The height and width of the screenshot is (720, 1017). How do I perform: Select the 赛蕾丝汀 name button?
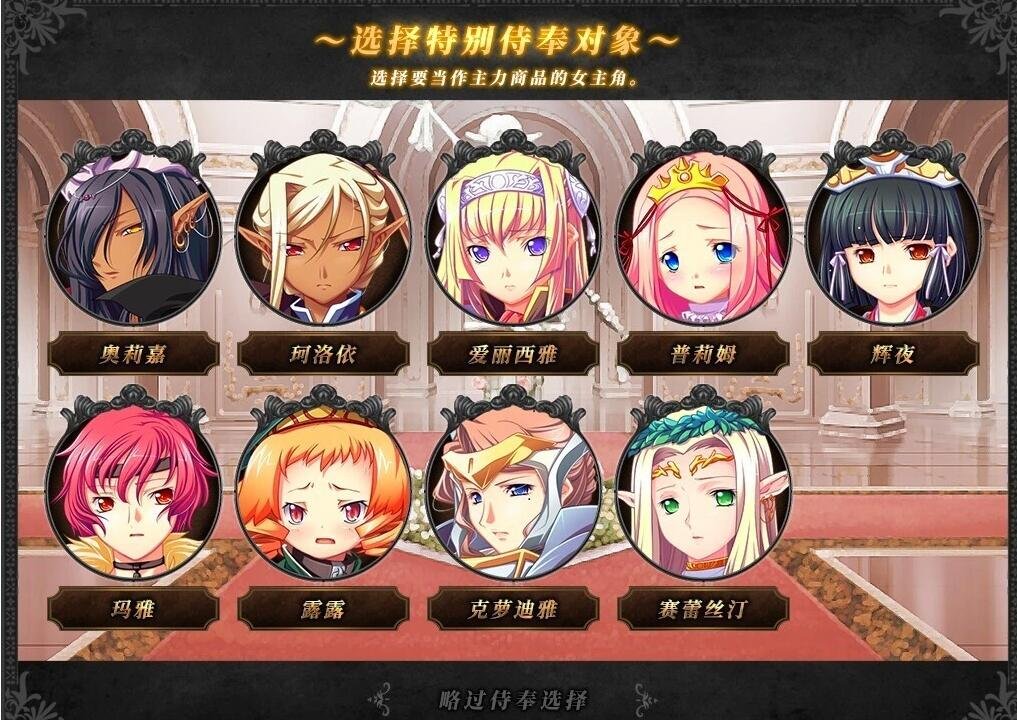(x=703, y=608)
